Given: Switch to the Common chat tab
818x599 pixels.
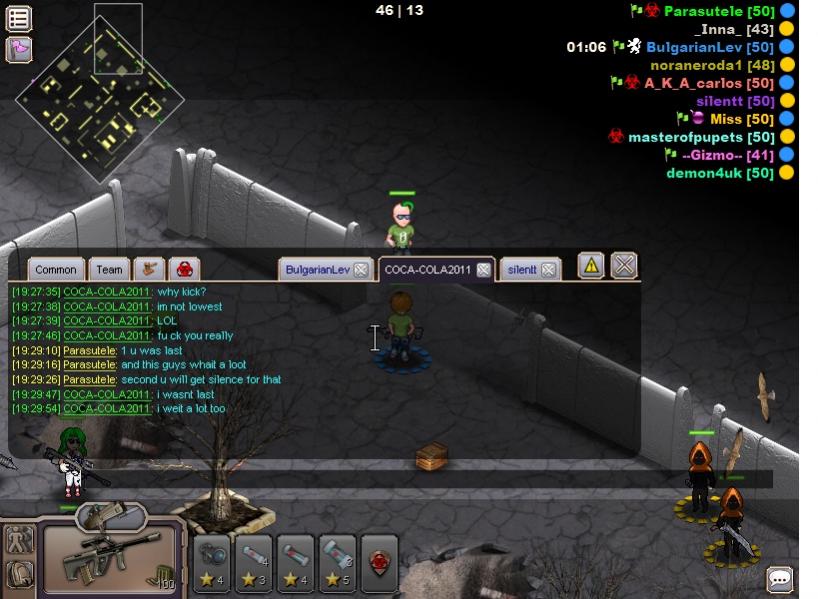Looking at the screenshot, I should (56, 269).
